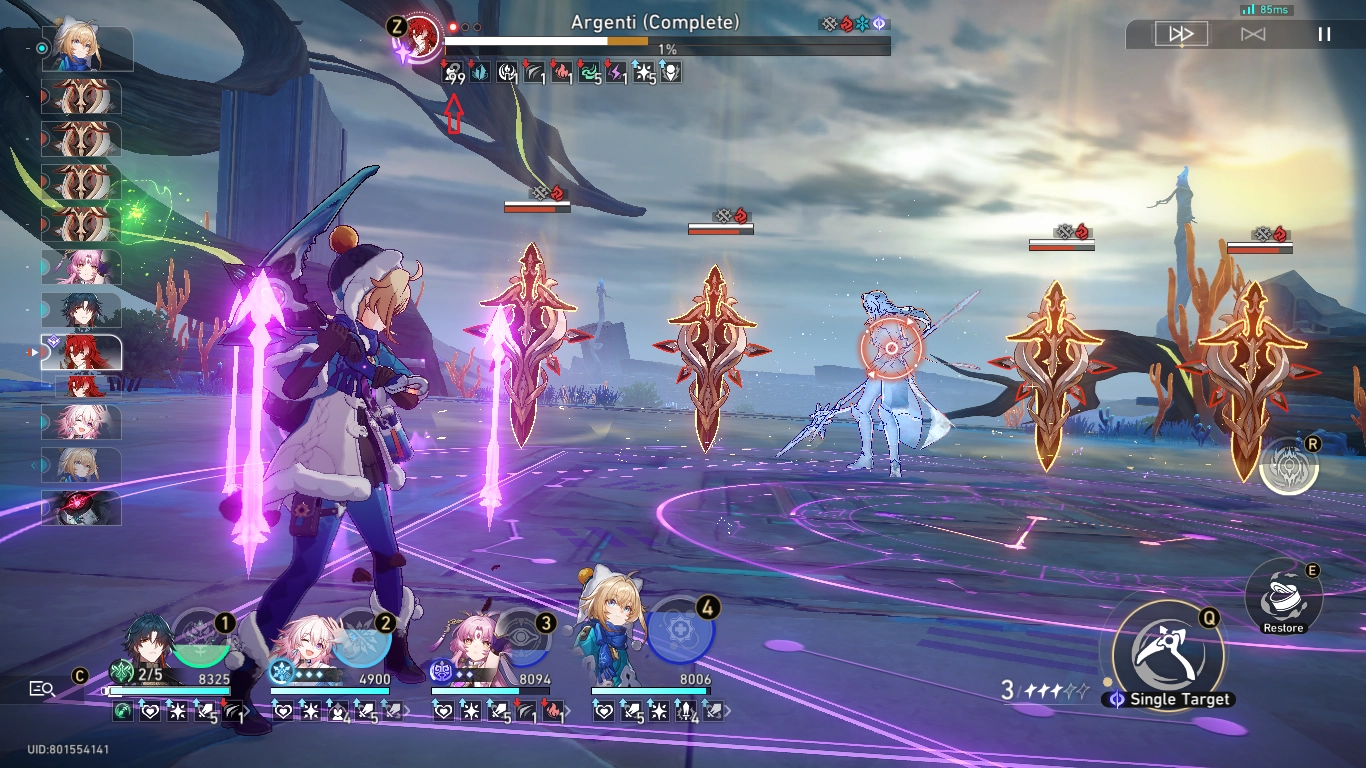Activate the eye-symbol ultimate of the third character
Viewport: 1366px width, 768px height.
pyautogui.click(x=520, y=636)
